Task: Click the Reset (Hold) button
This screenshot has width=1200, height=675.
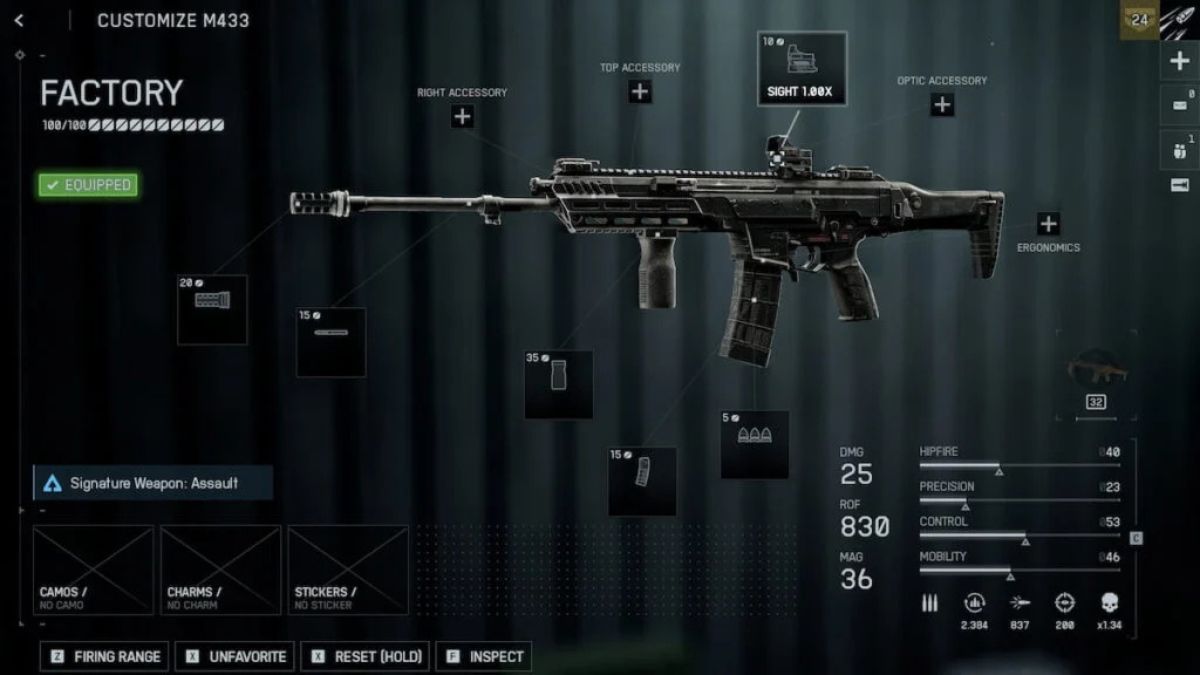Action: coord(365,656)
